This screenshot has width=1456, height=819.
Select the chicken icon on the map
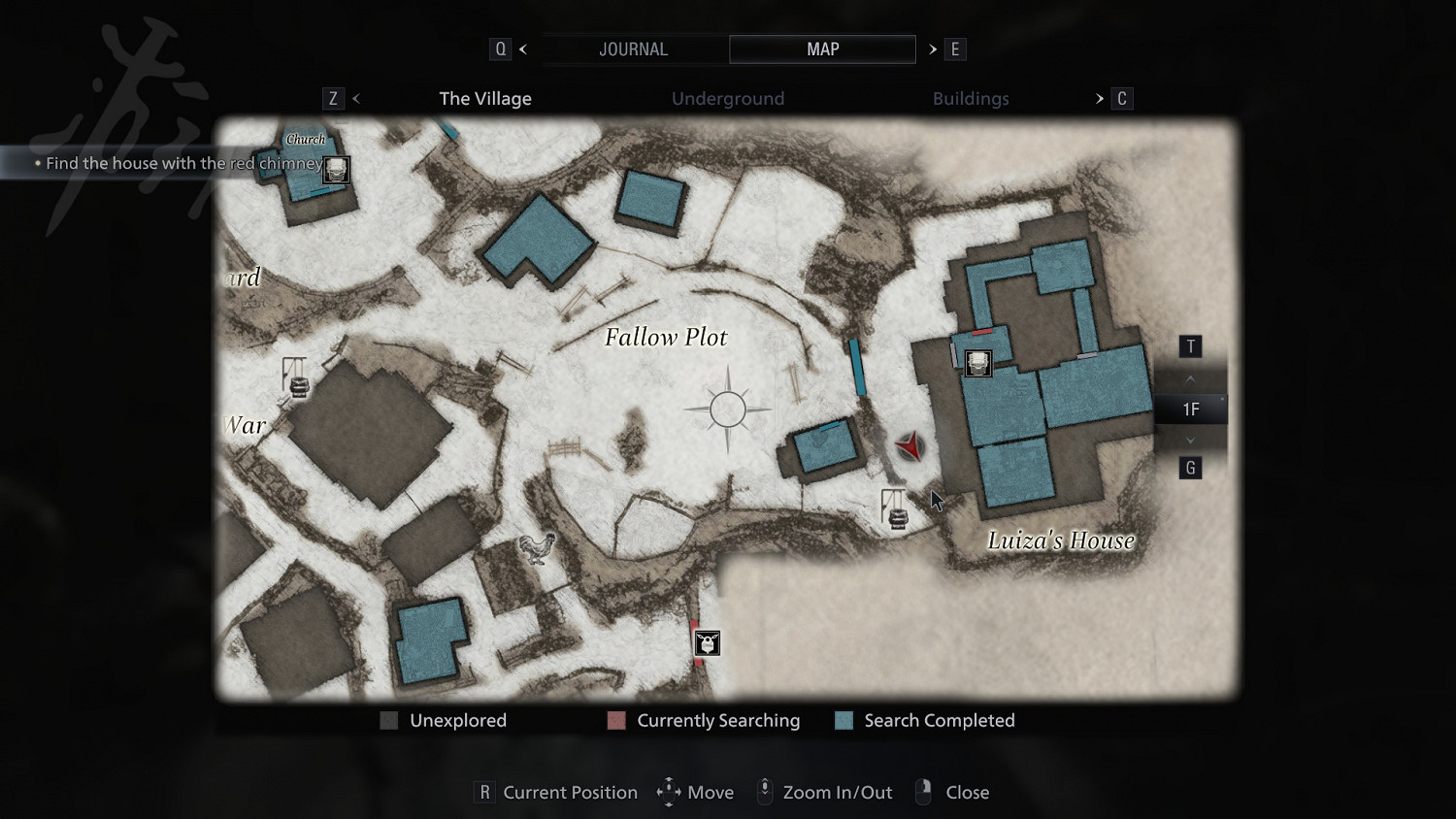pyautogui.click(x=537, y=549)
